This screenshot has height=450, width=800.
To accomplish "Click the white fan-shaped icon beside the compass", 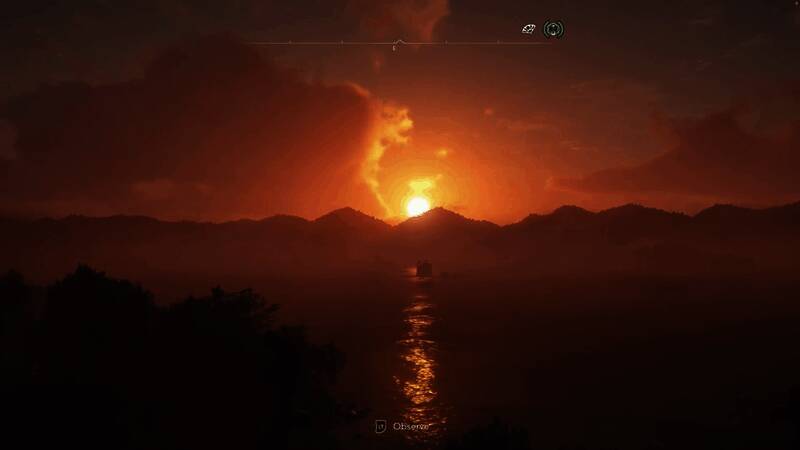I will click(529, 29).
